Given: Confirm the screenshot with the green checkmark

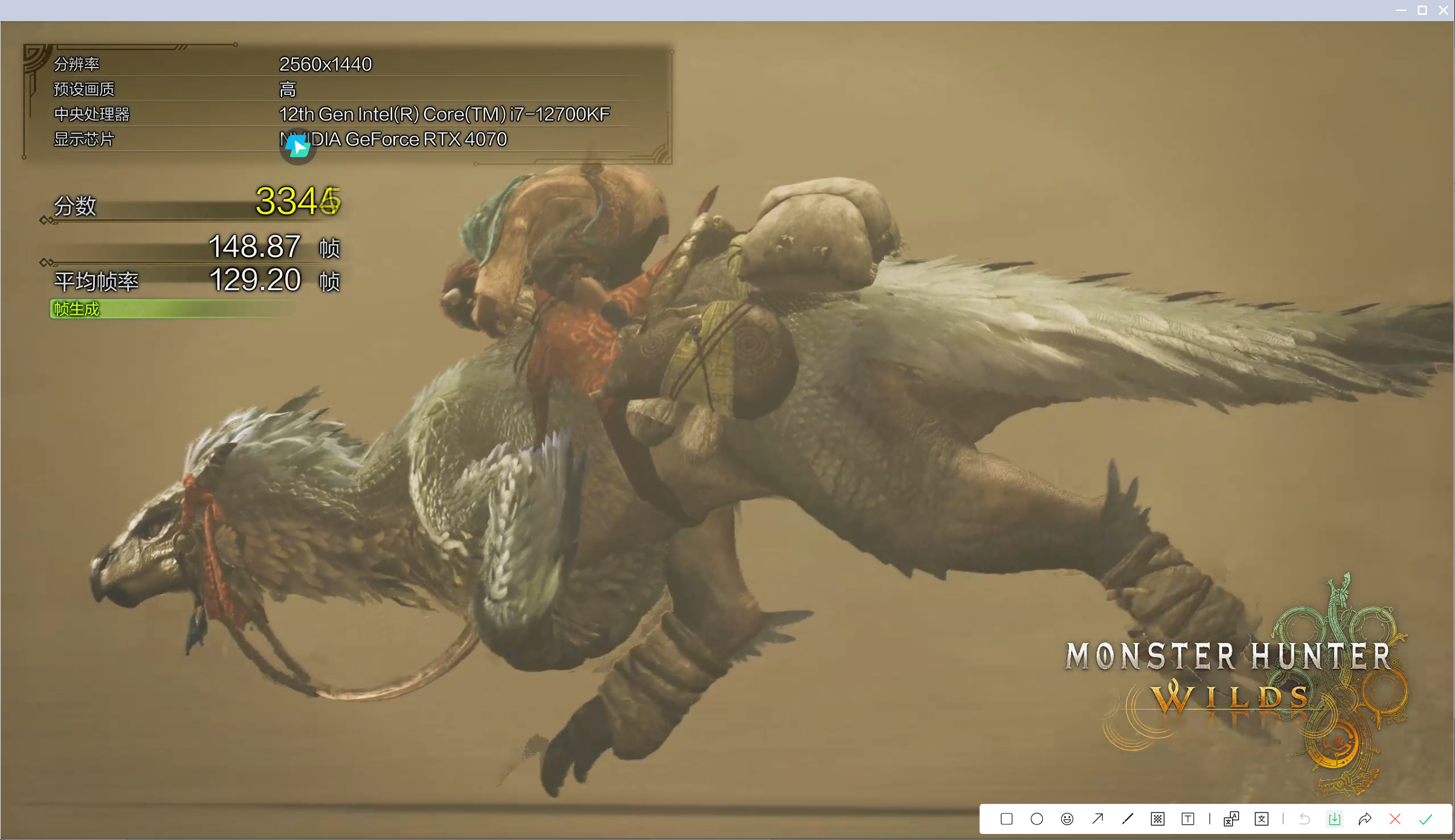Looking at the screenshot, I should (x=1426, y=819).
